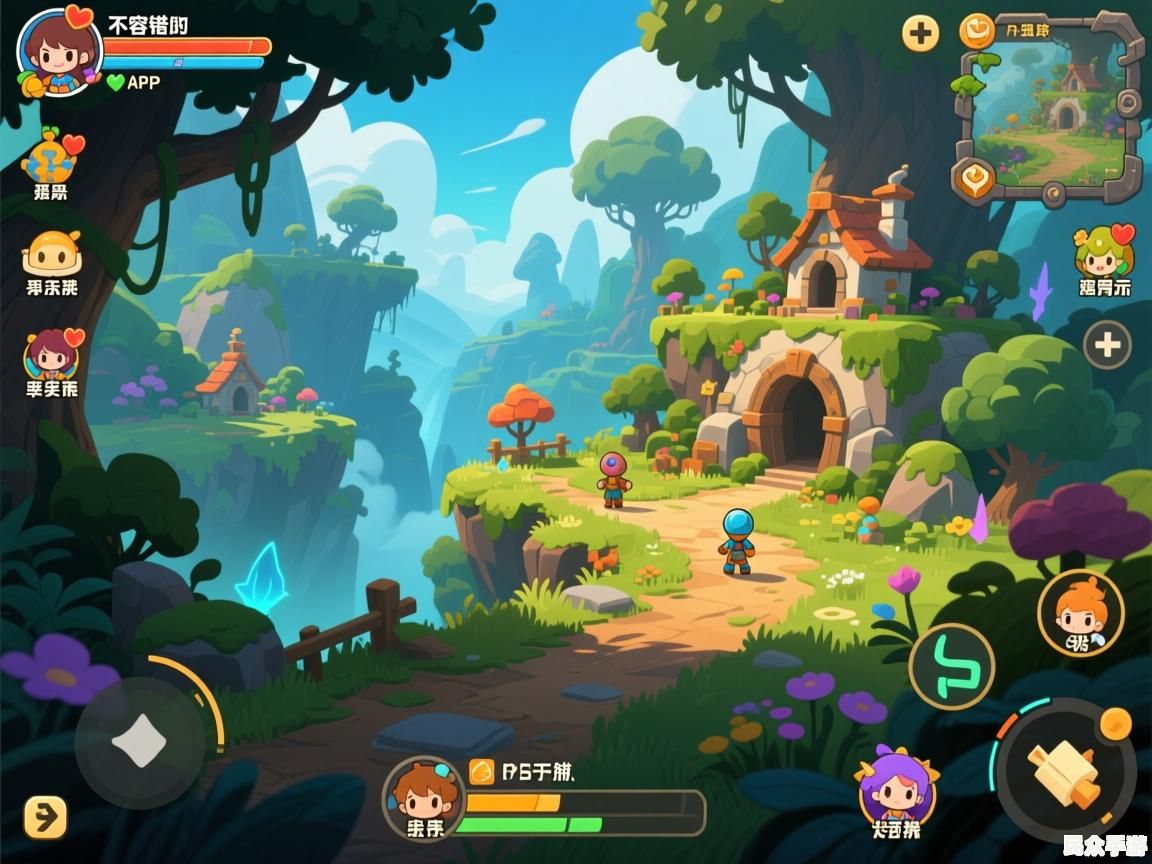Tap the orange coin icon above bars

click(x=481, y=771)
